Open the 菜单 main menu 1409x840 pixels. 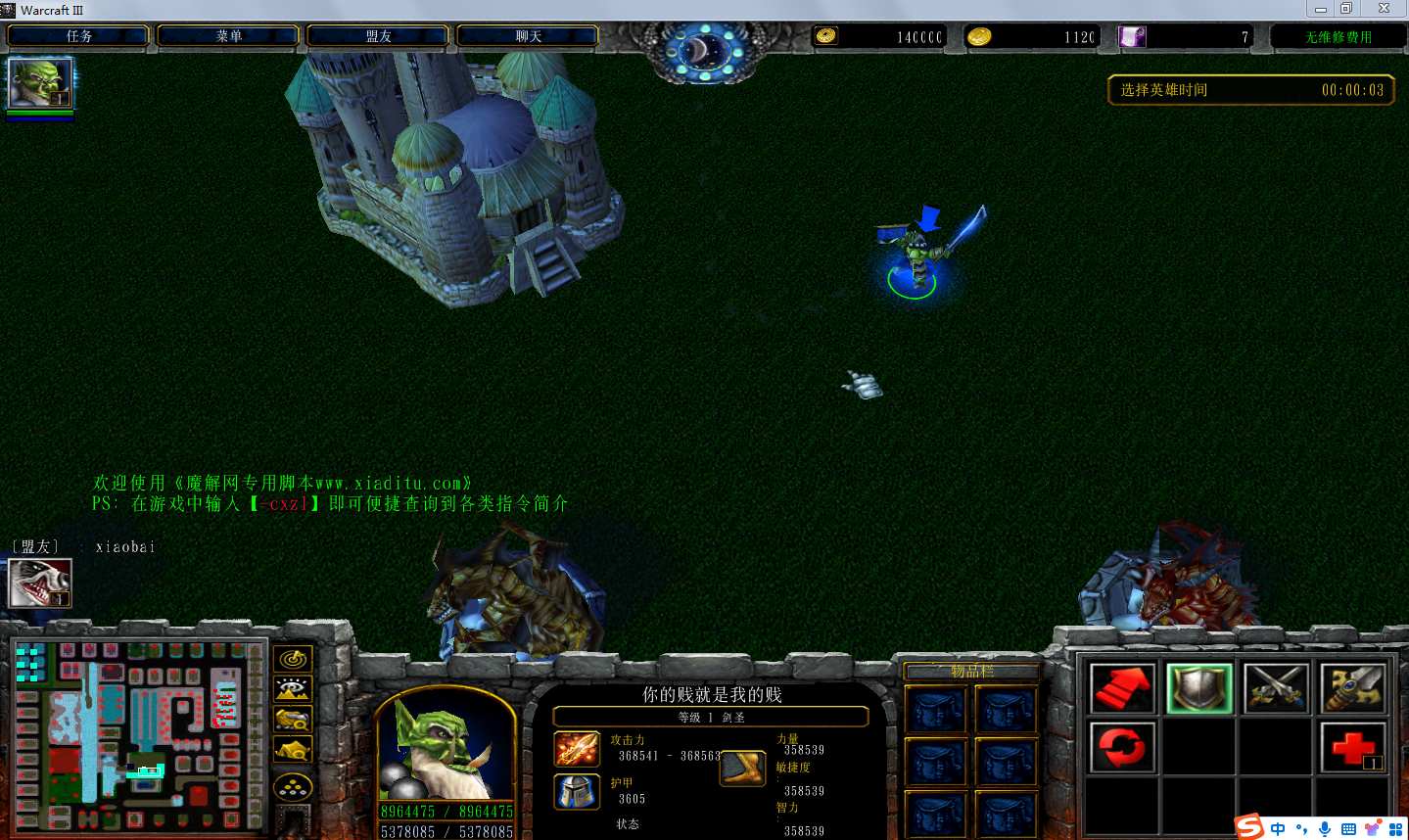228,36
